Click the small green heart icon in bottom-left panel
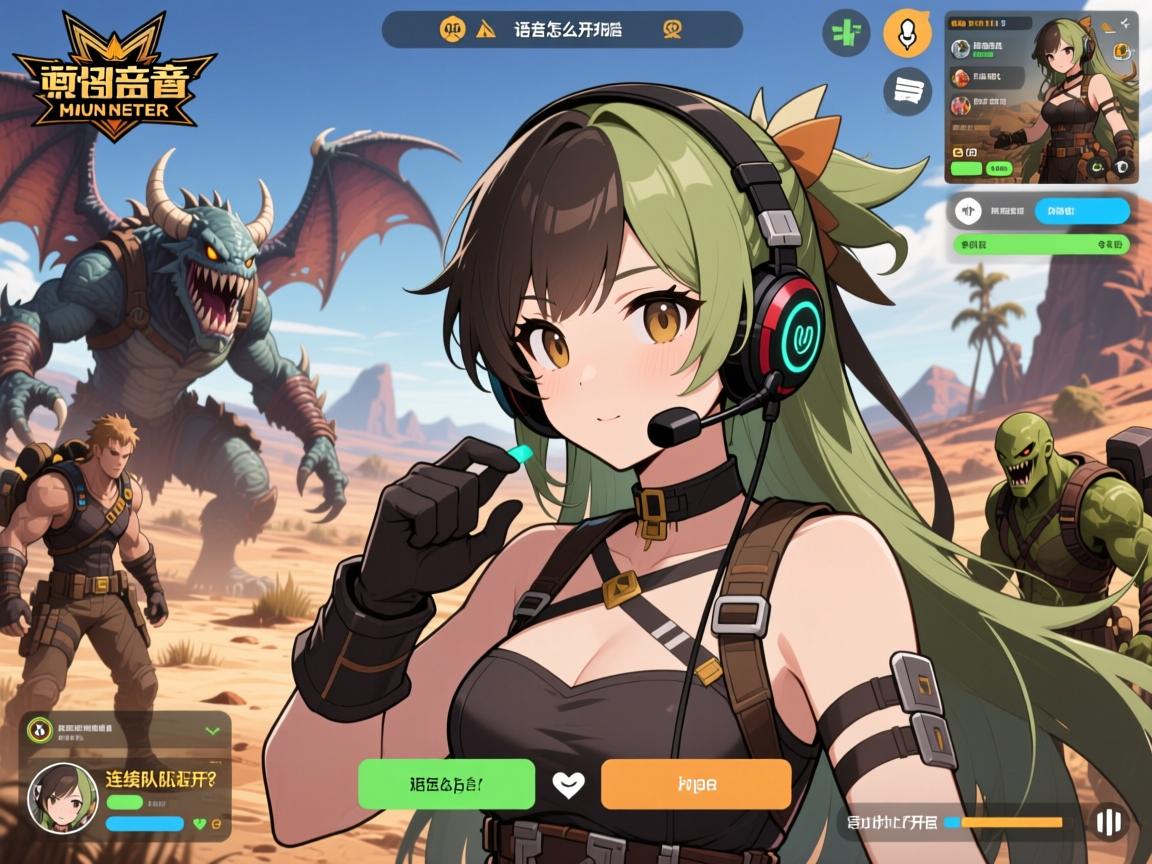Viewport: 1152px width, 864px height. point(199,823)
